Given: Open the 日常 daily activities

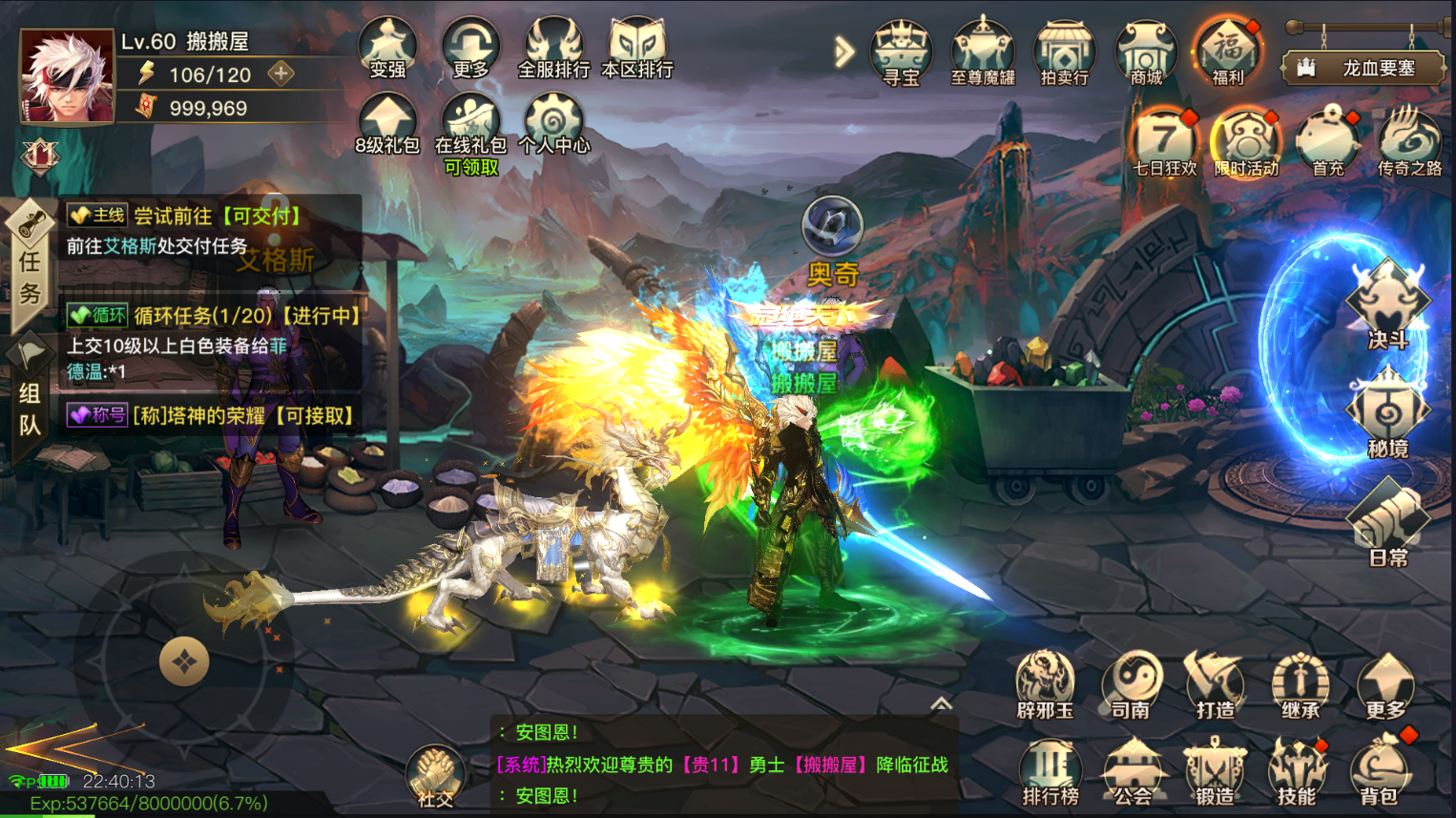Looking at the screenshot, I should pos(1387,523).
